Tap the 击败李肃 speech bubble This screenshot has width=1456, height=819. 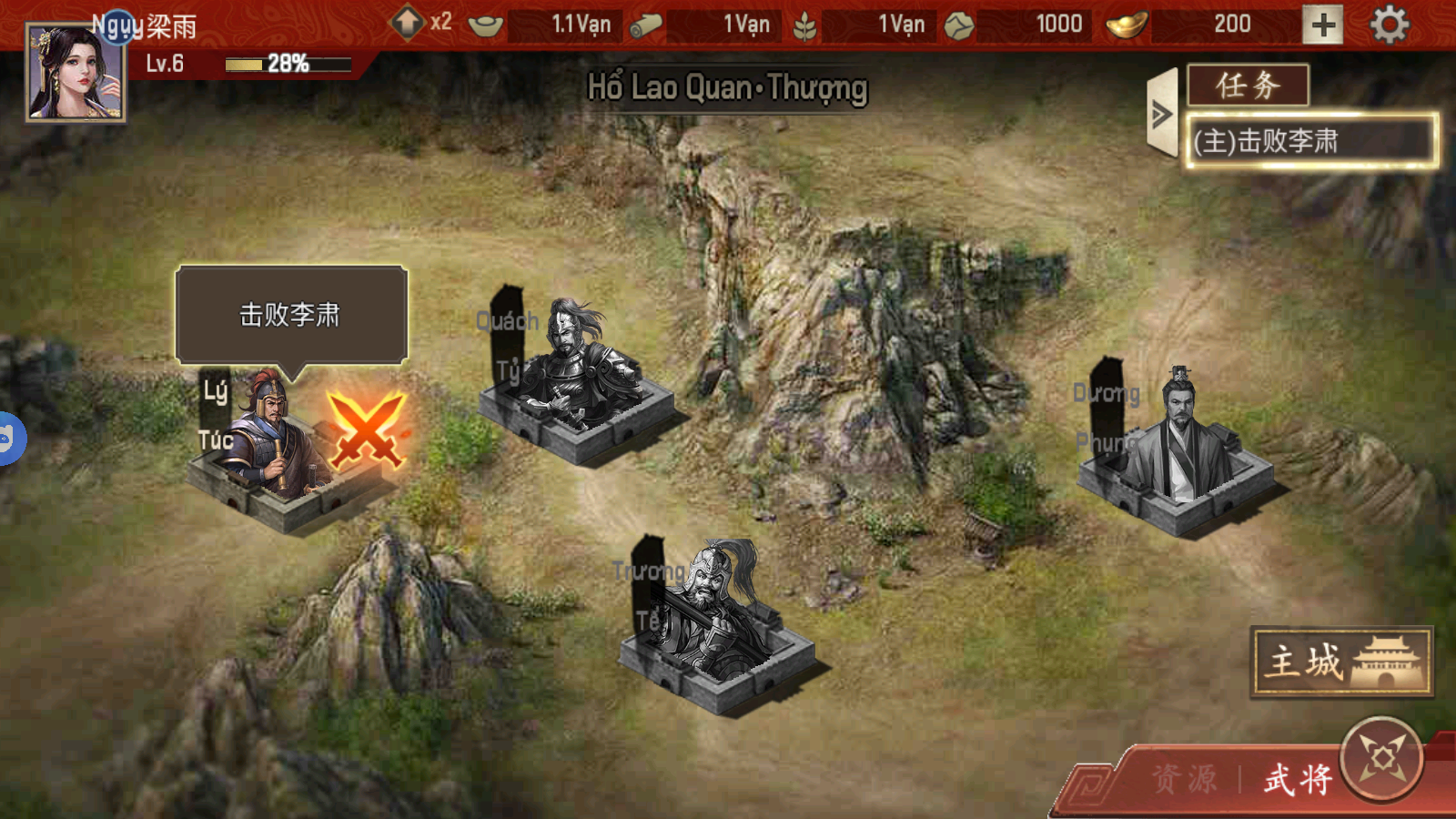[290, 315]
